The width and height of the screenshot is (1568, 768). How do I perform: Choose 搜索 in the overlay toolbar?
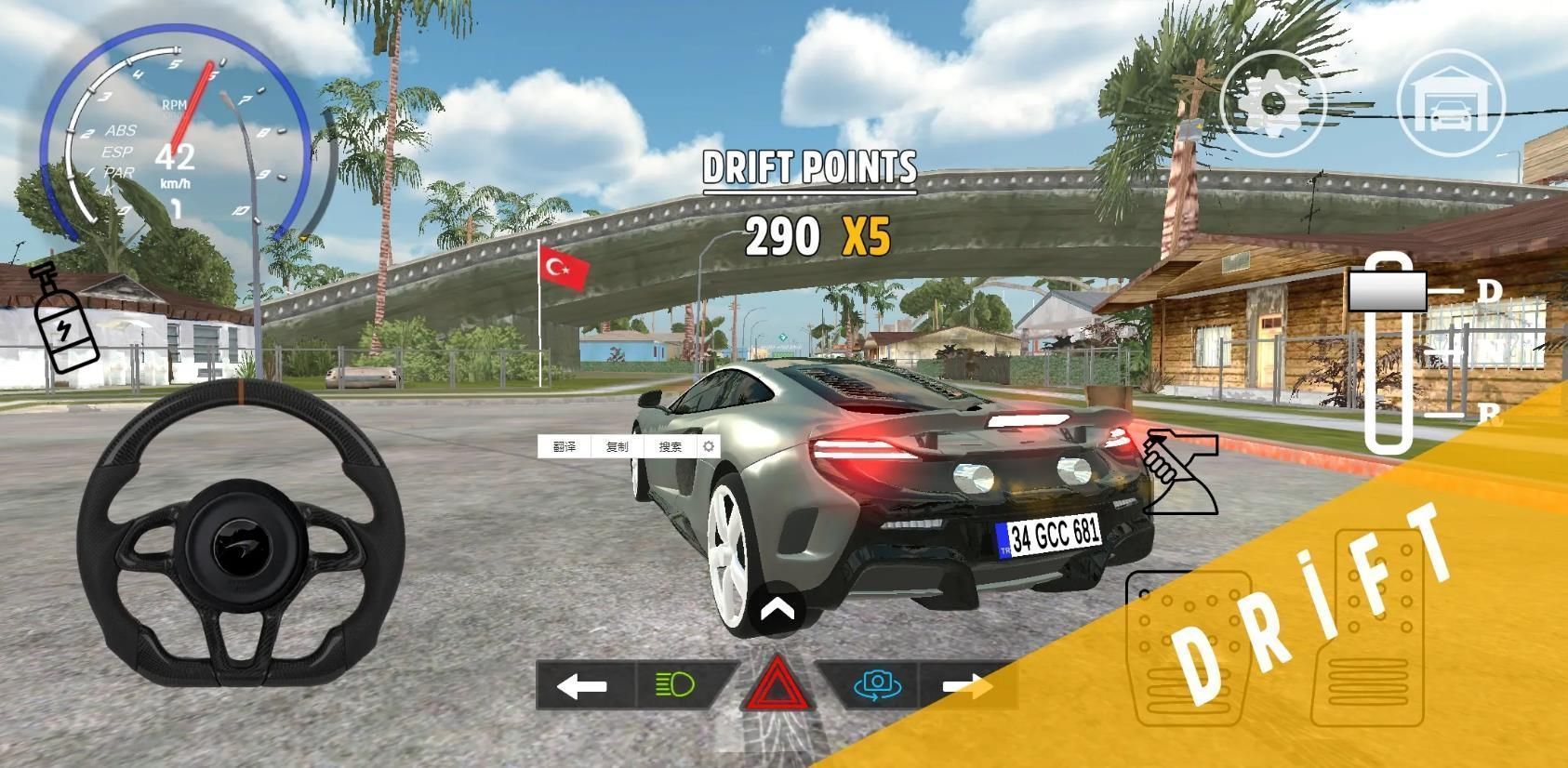[x=671, y=447]
